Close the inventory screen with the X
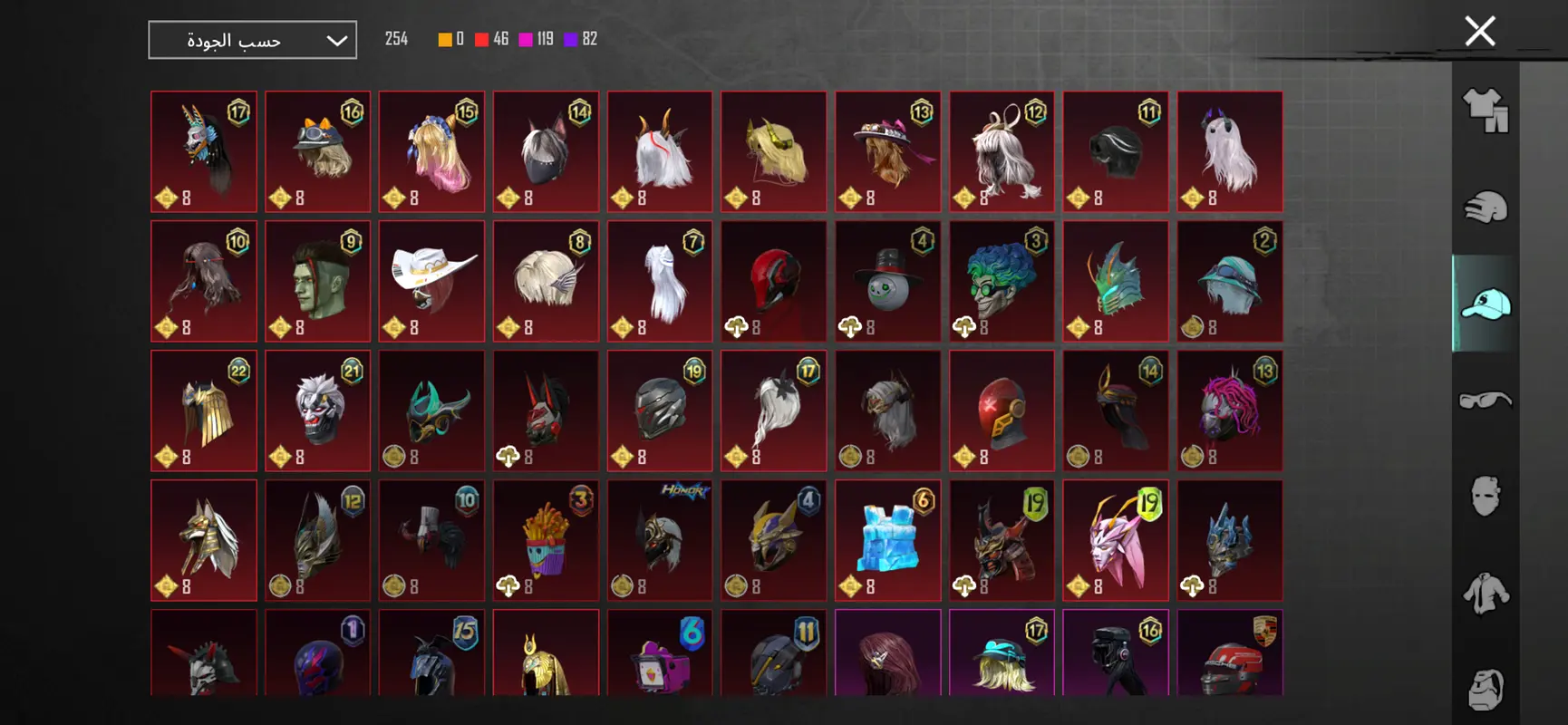 point(1480,32)
